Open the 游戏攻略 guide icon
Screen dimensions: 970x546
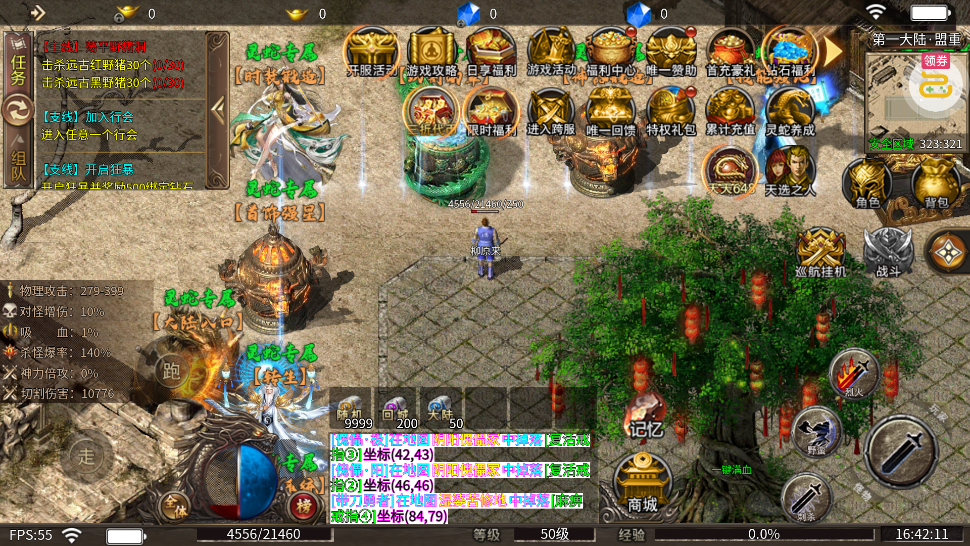432,51
